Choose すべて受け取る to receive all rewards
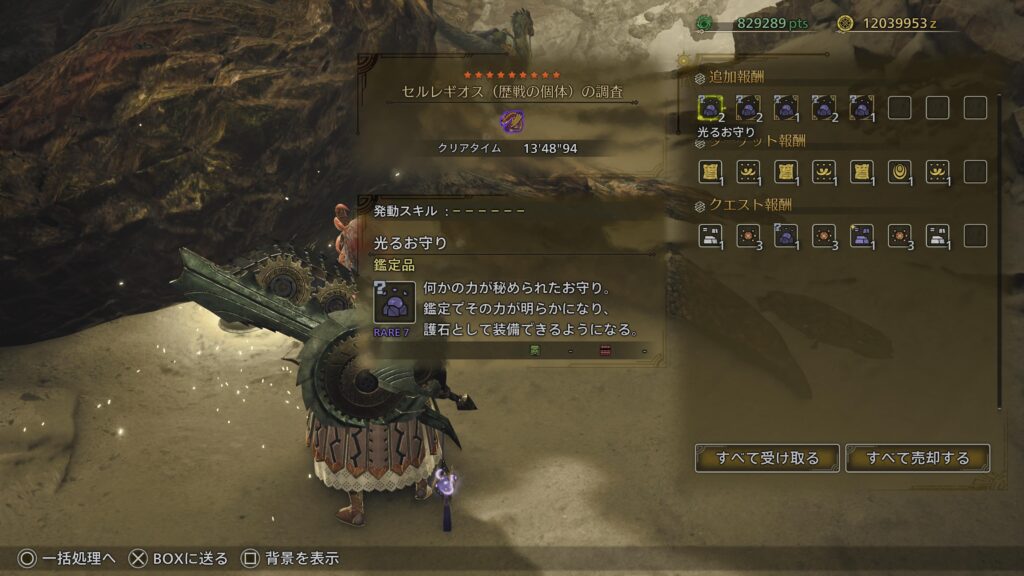 (767, 458)
